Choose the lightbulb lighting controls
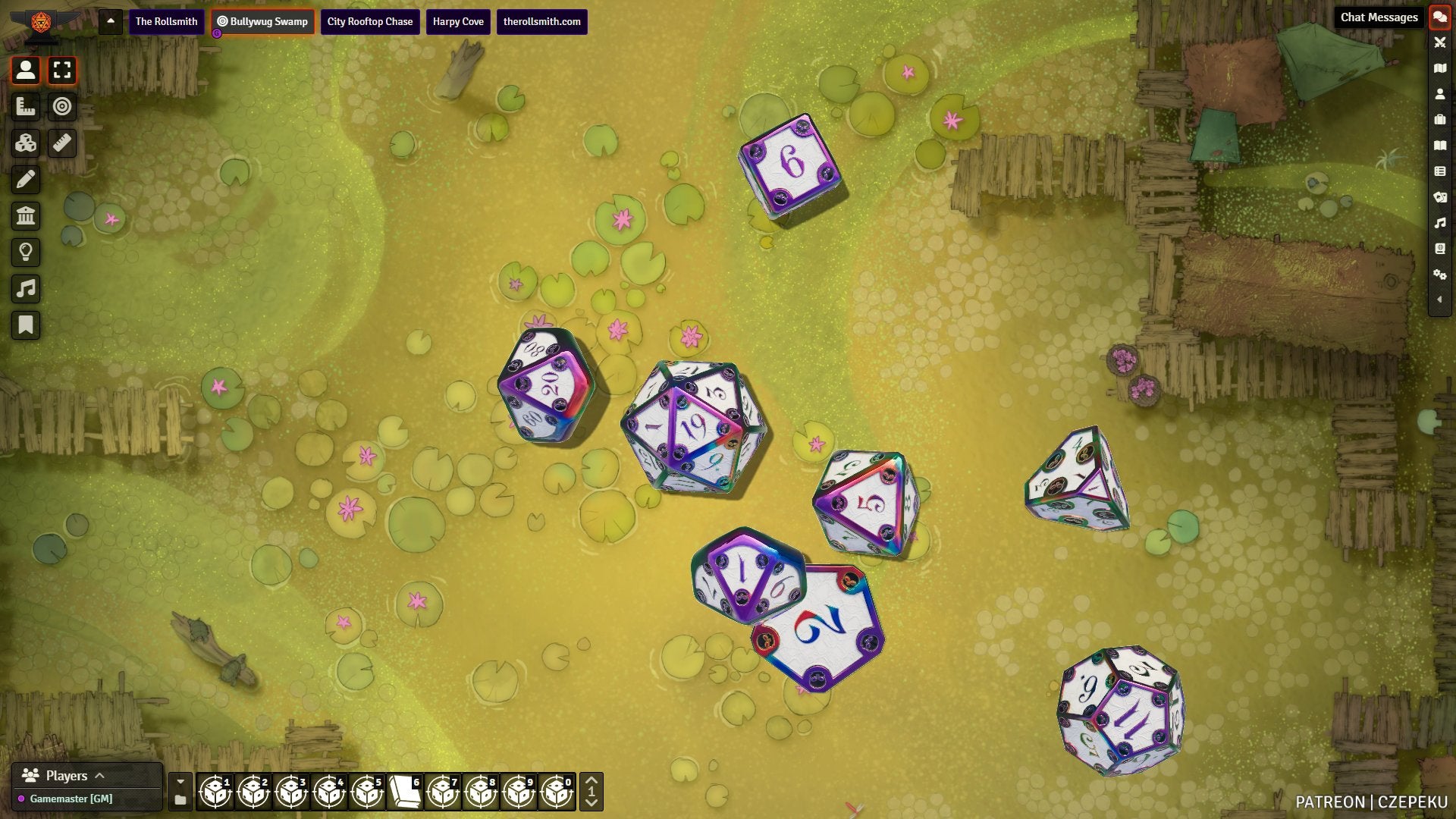 [26, 253]
